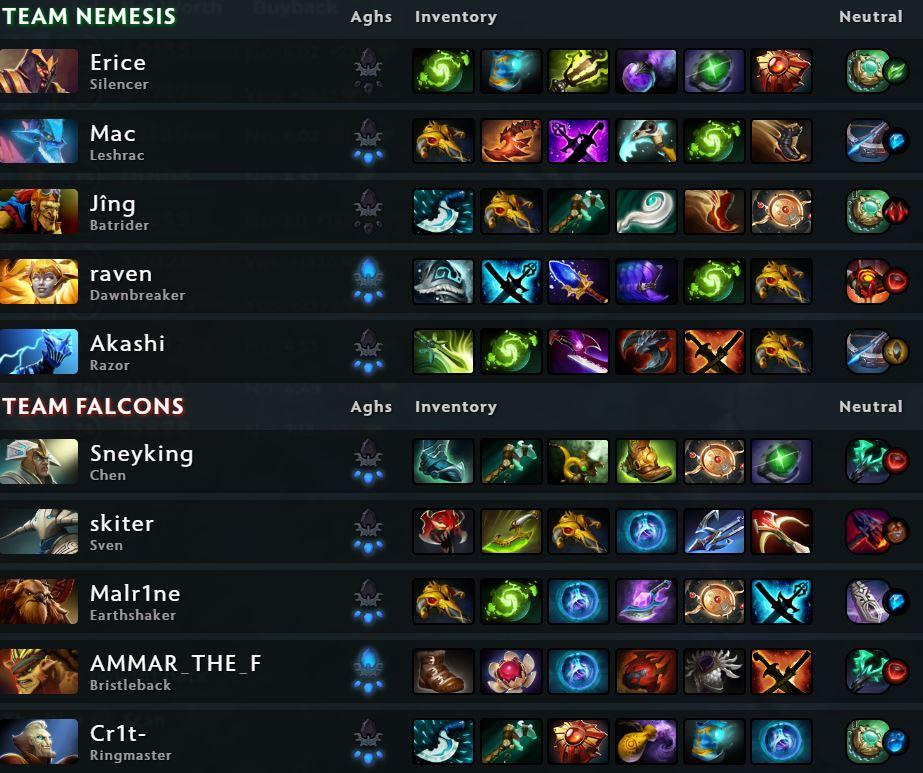
Task: Choose Jîng's Batrider portrait
Action: 39,211
